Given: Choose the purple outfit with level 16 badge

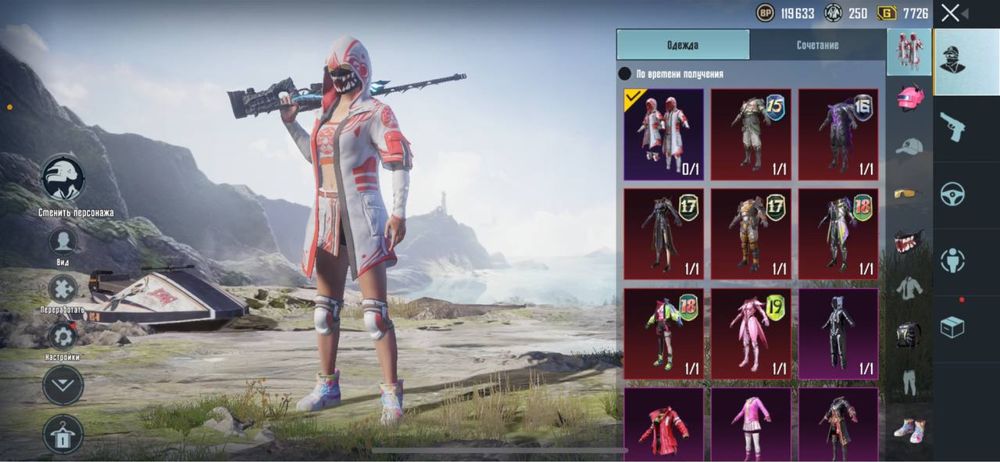Looking at the screenshot, I should tap(838, 134).
